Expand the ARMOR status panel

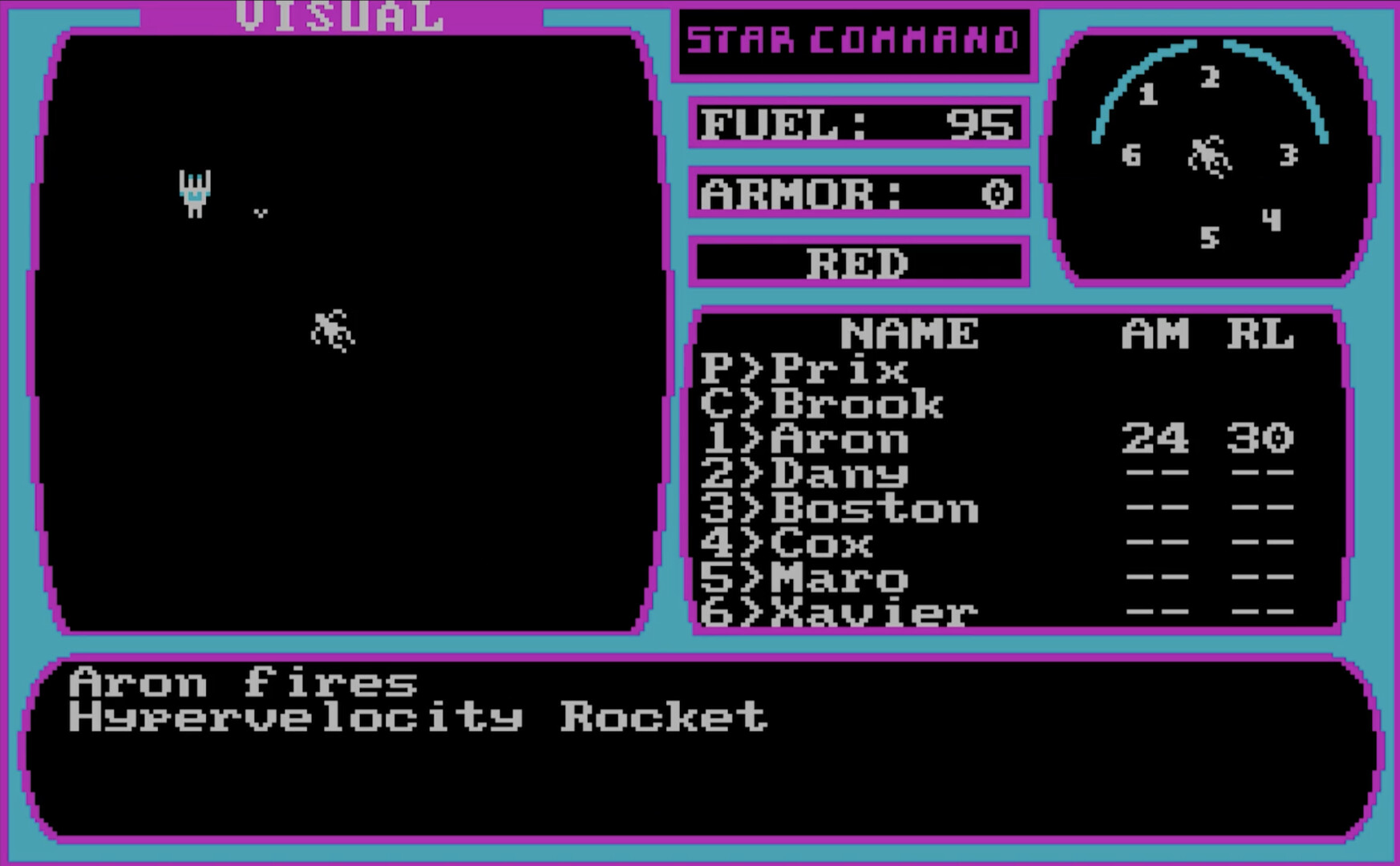coord(856,192)
